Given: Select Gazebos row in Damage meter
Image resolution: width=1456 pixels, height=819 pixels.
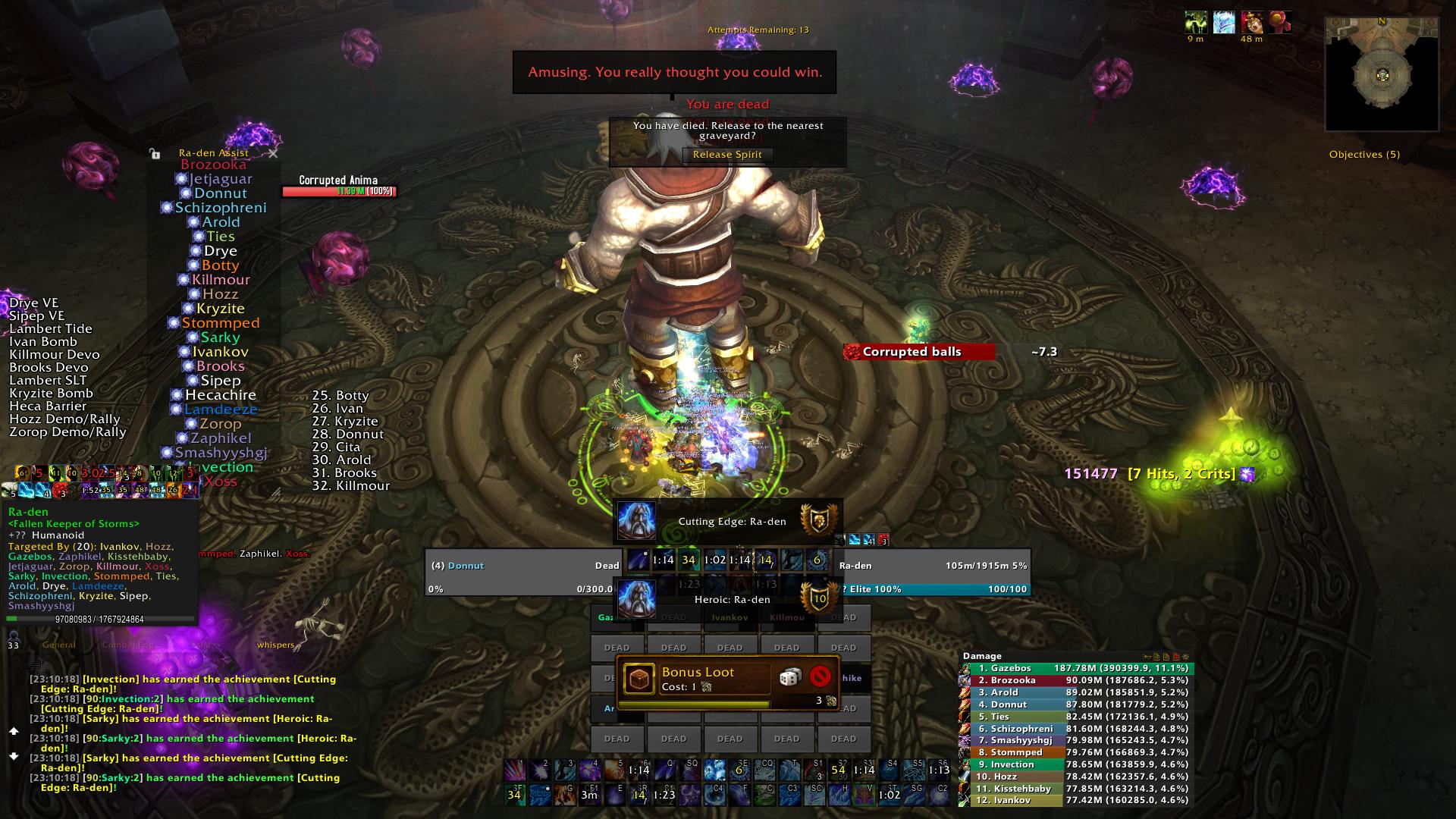Looking at the screenshot, I should point(1077,668).
